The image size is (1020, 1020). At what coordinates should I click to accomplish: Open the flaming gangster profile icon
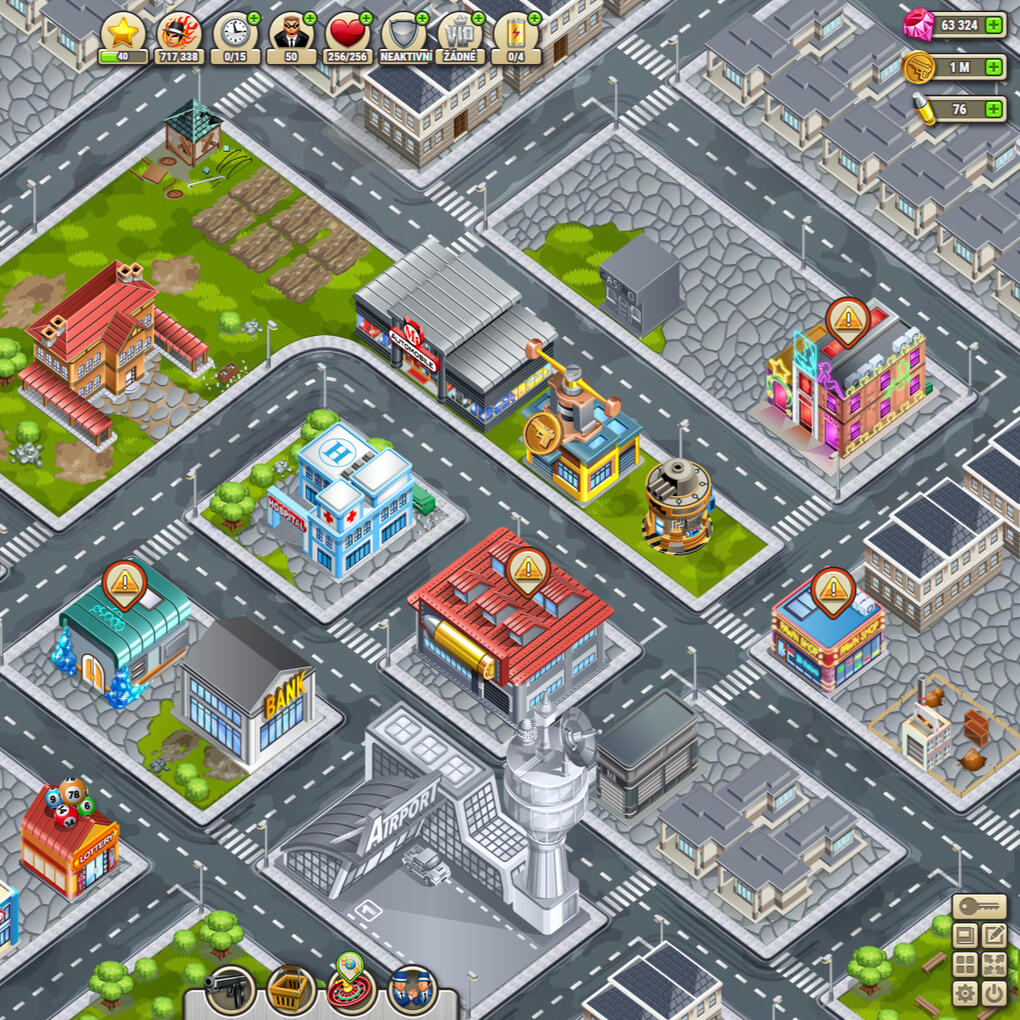(179, 33)
